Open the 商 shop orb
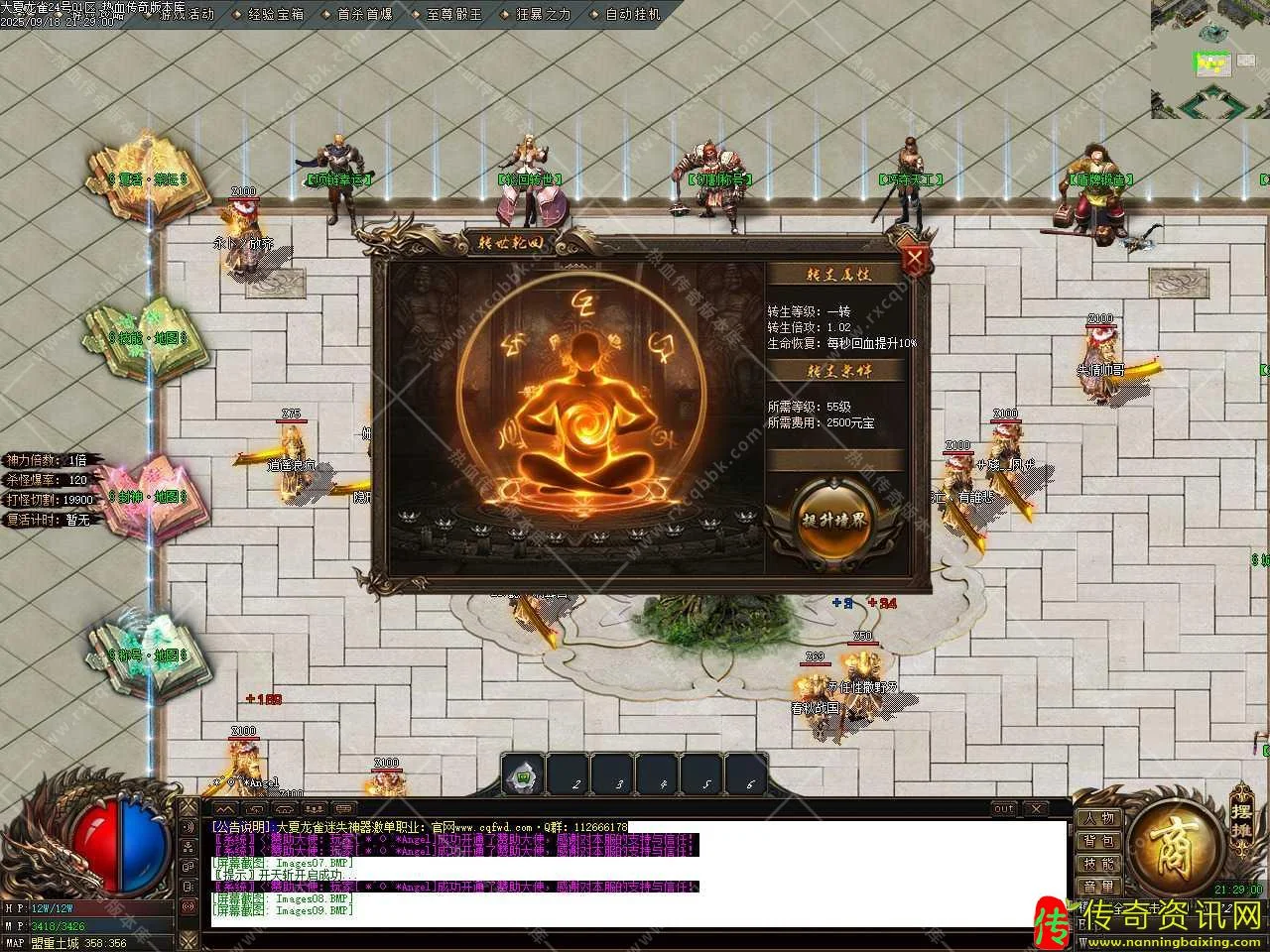This screenshot has height=952, width=1270. point(1177,851)
